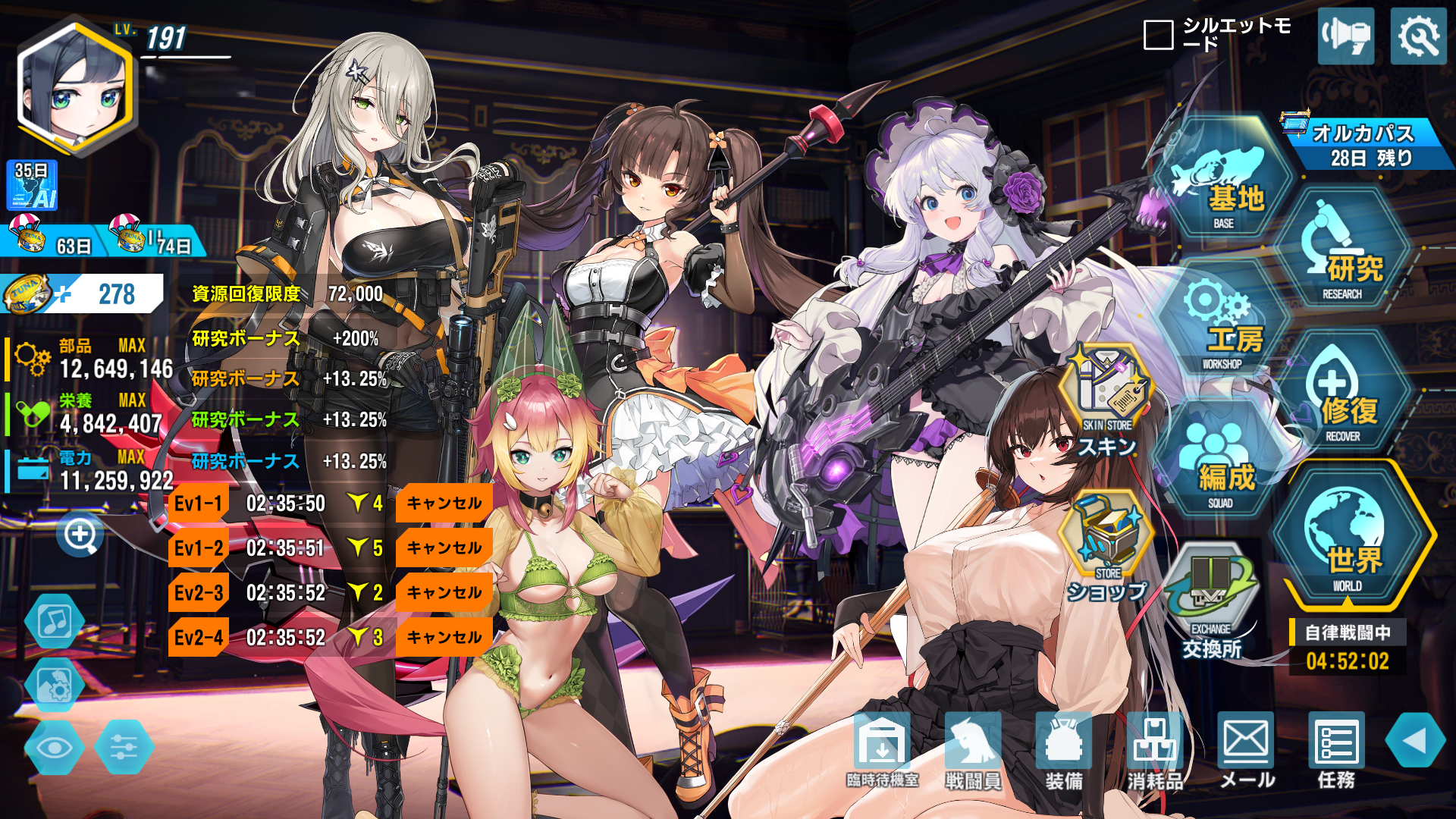Viewport: 1456px width, 819px height.
Task: Open the 装備 equipment screen
Action: pyautogui.click(x=1063, y=749)
